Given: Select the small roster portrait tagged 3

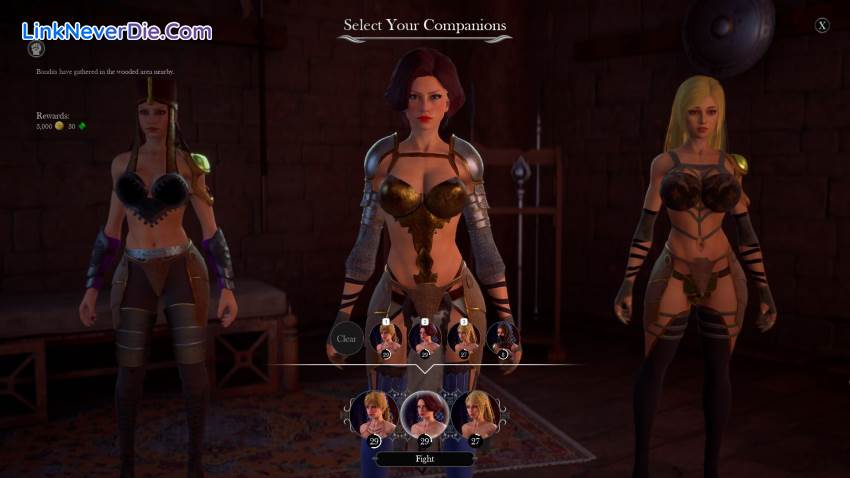Looking at the screenshot, I should coord(463,337).
